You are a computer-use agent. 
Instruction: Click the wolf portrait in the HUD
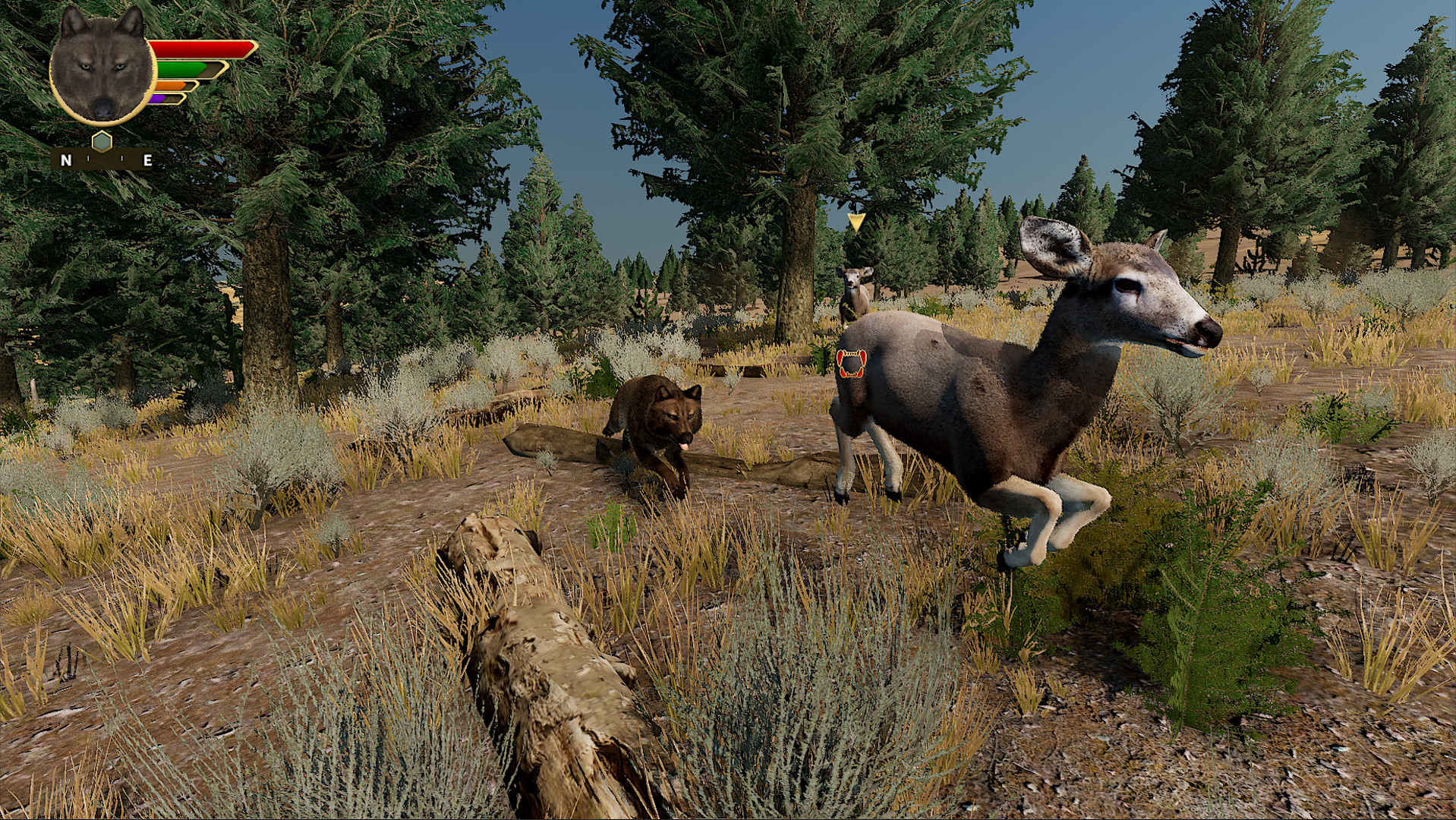[x=100, y=68]
